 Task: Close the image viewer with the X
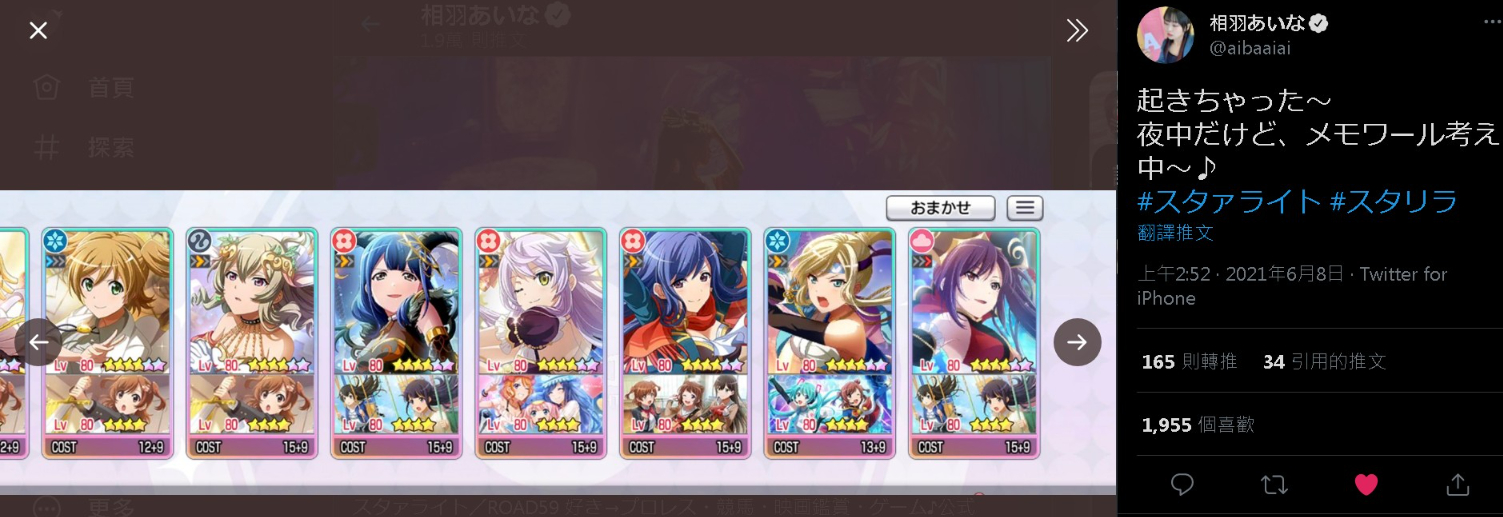coord(38,31)
